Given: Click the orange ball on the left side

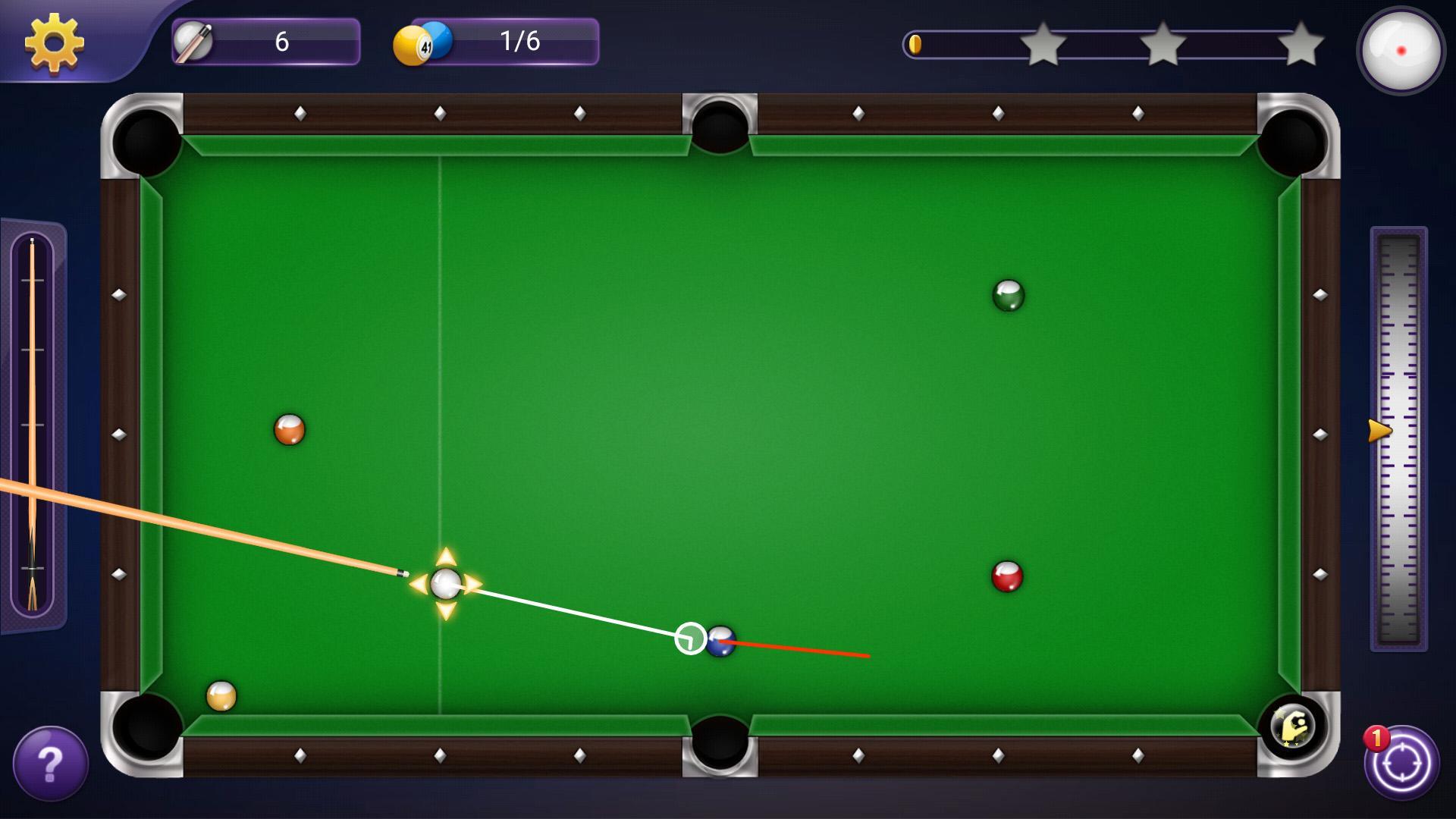Looking at the screenshot, I should pyautogui.click(x=290, y=428).
